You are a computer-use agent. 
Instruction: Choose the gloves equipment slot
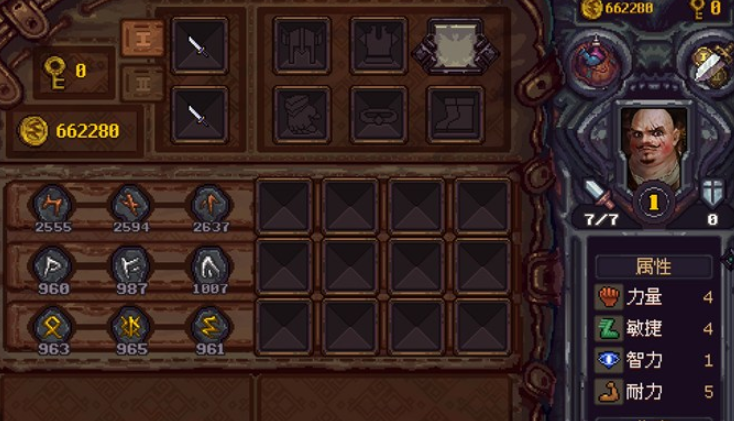coord(302,114)
